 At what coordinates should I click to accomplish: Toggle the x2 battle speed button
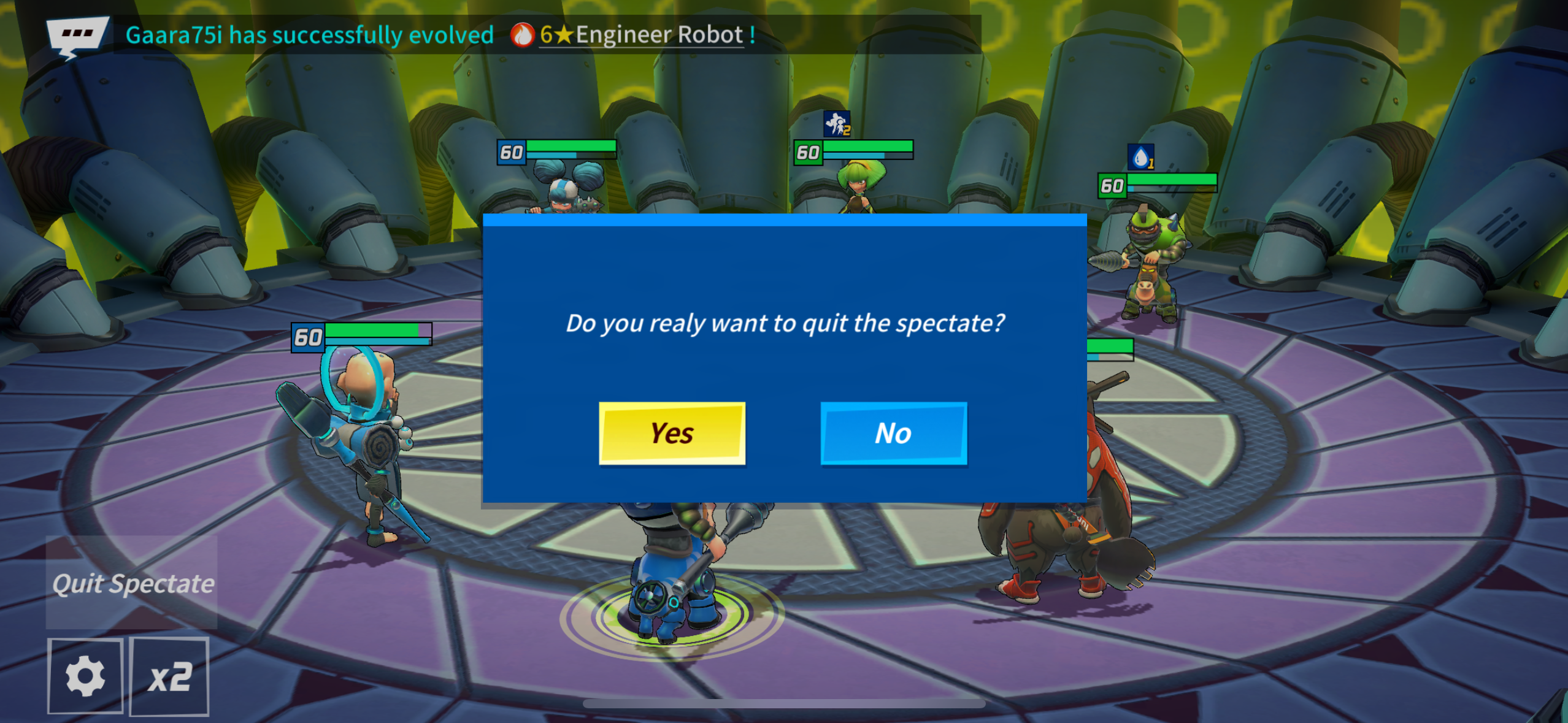(170, 676)
